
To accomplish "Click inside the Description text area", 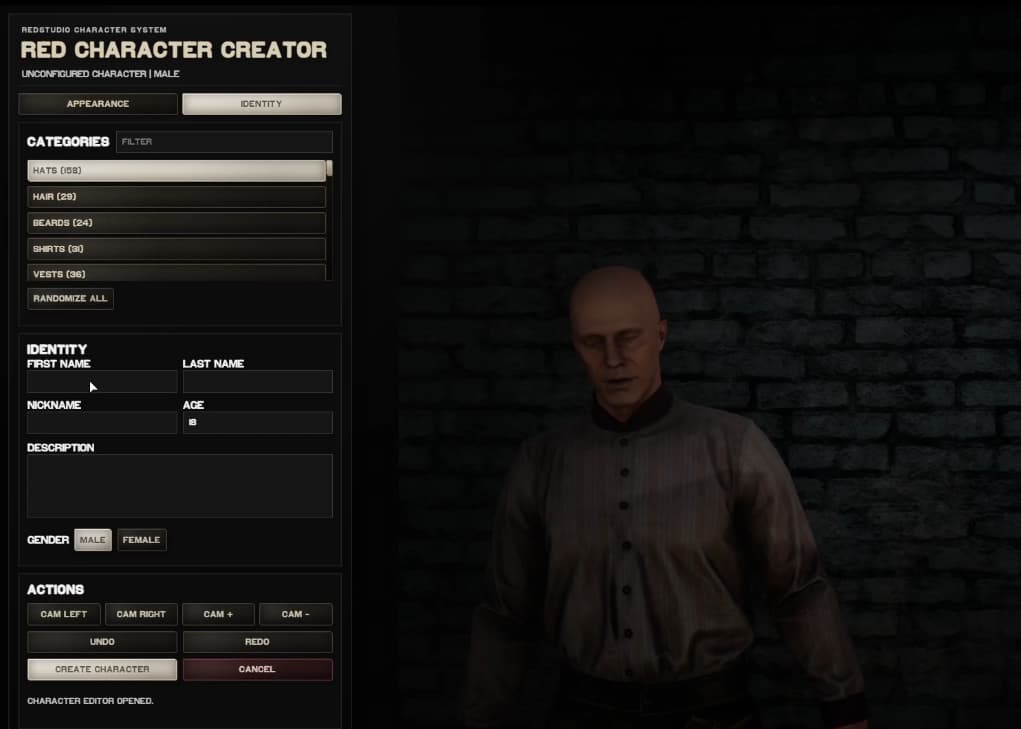I will point(180,486).
